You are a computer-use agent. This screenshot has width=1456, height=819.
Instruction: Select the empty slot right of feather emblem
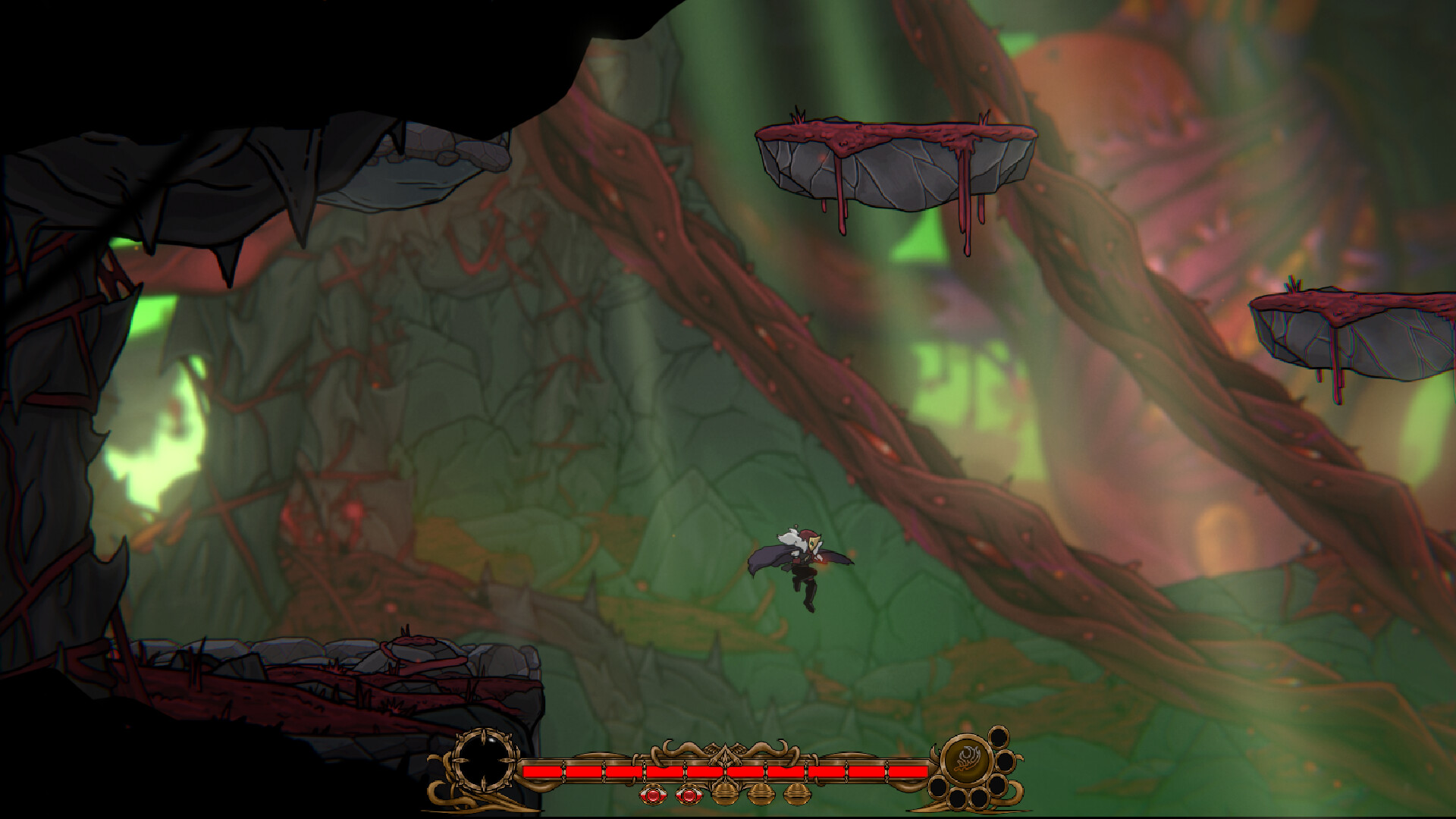pos(1006,762)
